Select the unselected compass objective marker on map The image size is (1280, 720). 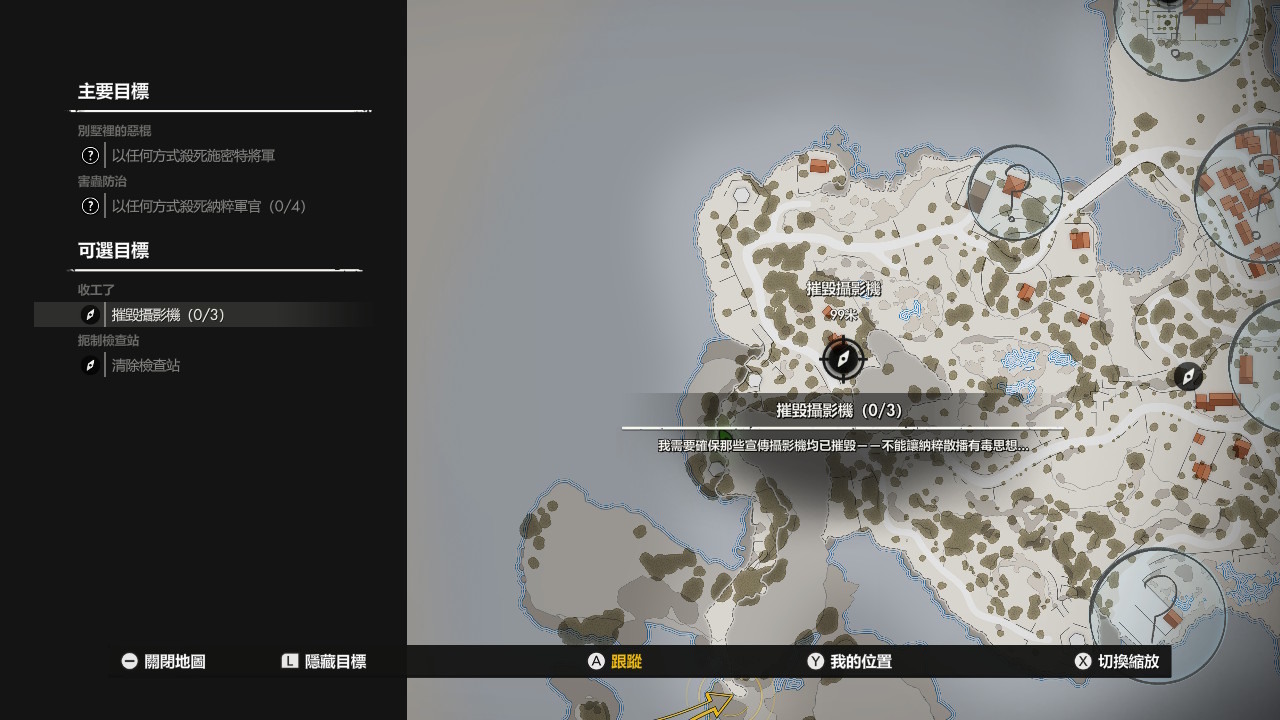pyautogui.click(x=1188, y=377)
